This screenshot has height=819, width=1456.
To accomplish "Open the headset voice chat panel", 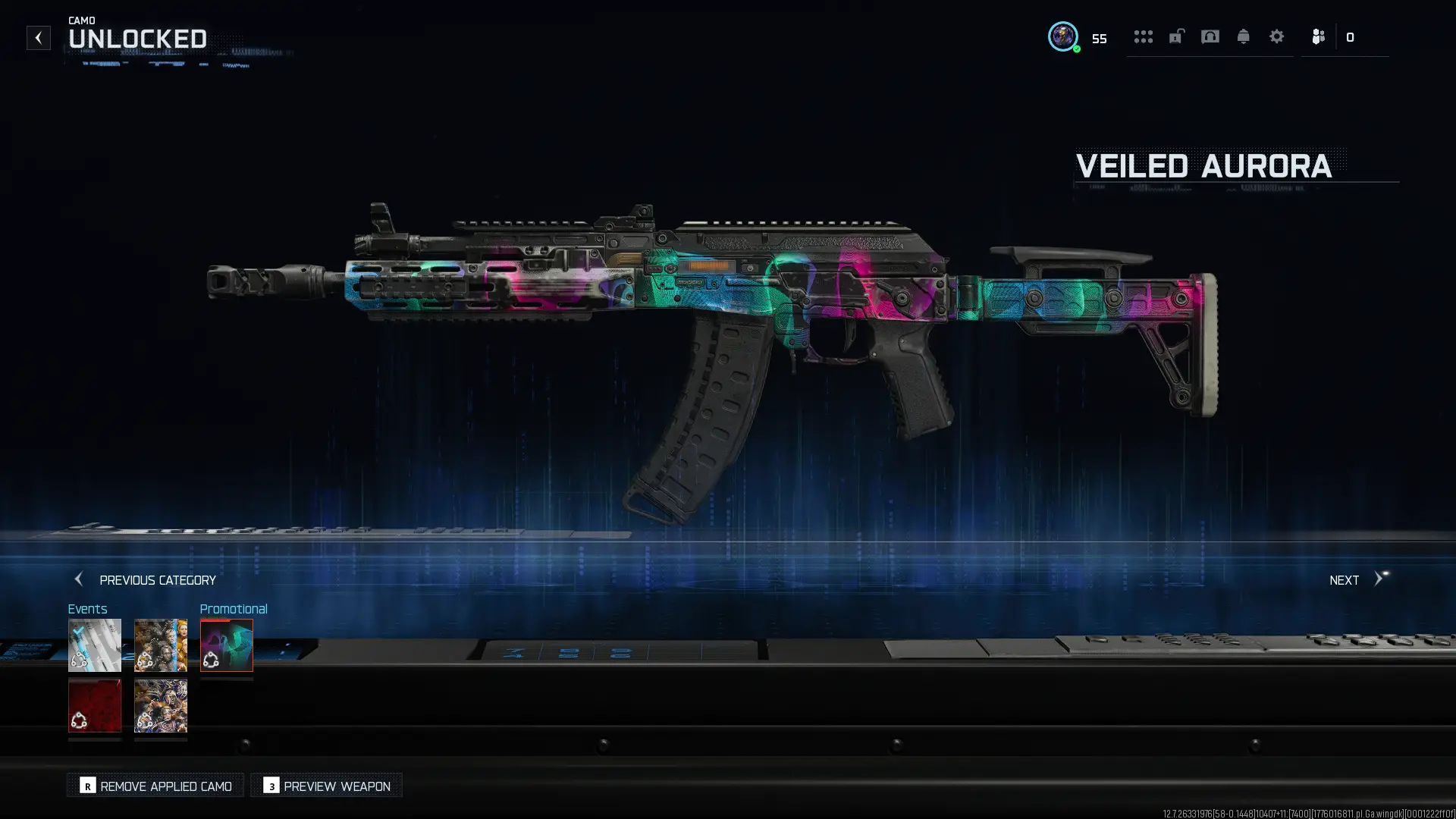I will point(1210,36).
